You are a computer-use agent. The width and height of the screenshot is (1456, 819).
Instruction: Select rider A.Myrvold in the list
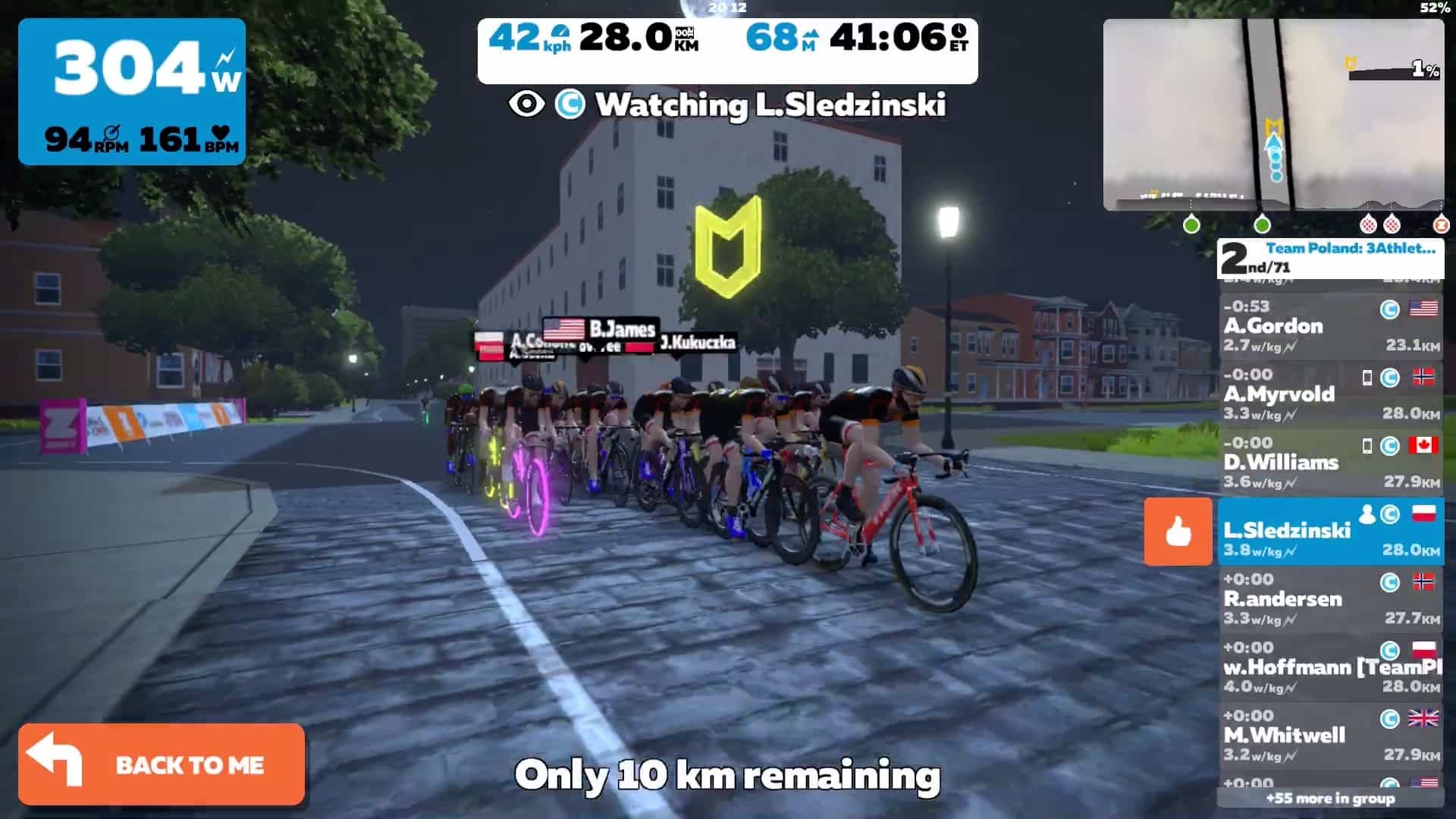click(x=1330, y=394)
